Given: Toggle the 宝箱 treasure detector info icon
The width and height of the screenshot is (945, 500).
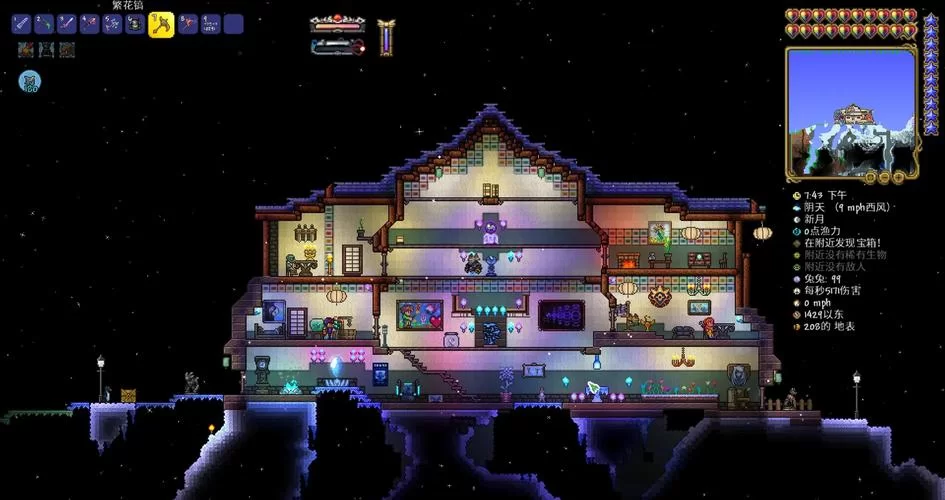Looking at the screenshot, I should pyautogui.click(x=797, y=243).
